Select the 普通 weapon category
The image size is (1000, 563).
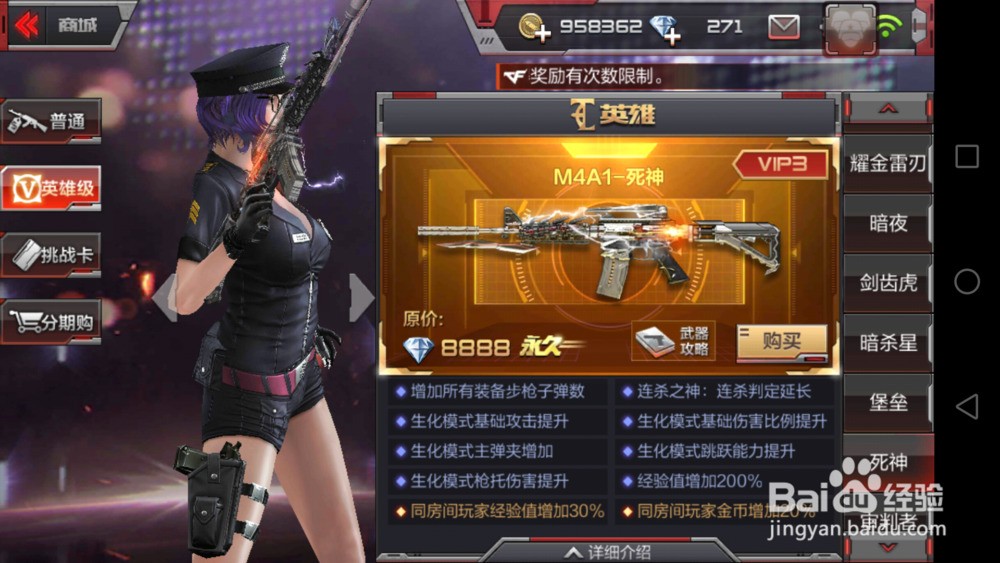52,122
